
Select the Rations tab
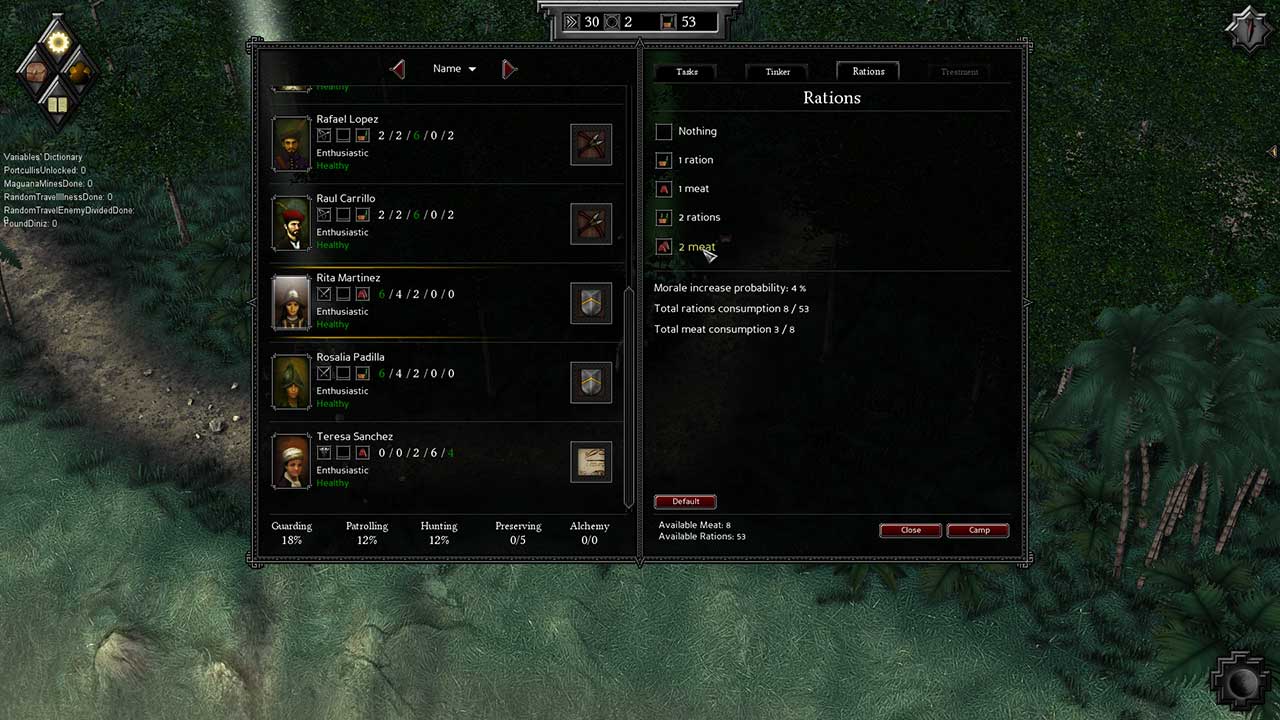[x=868, y=71]
